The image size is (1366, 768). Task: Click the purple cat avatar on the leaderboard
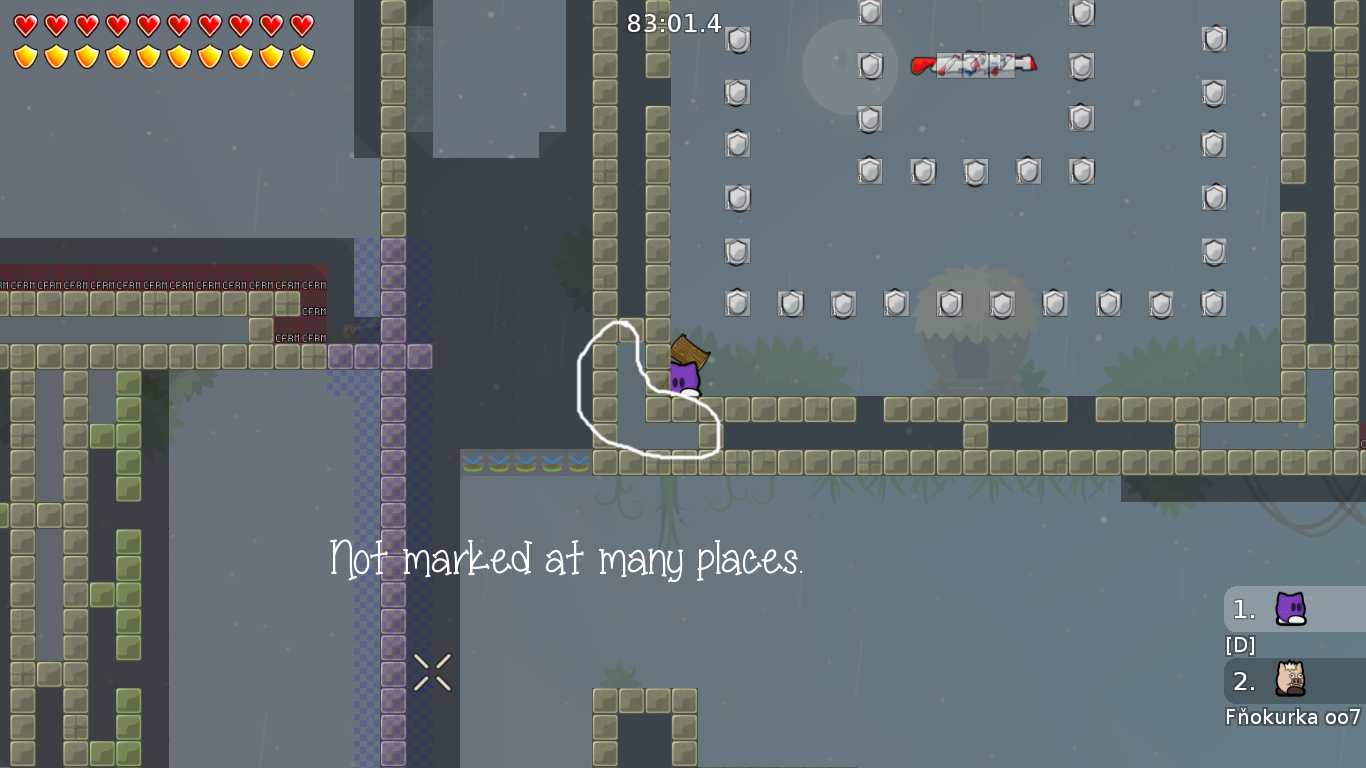1290,609
